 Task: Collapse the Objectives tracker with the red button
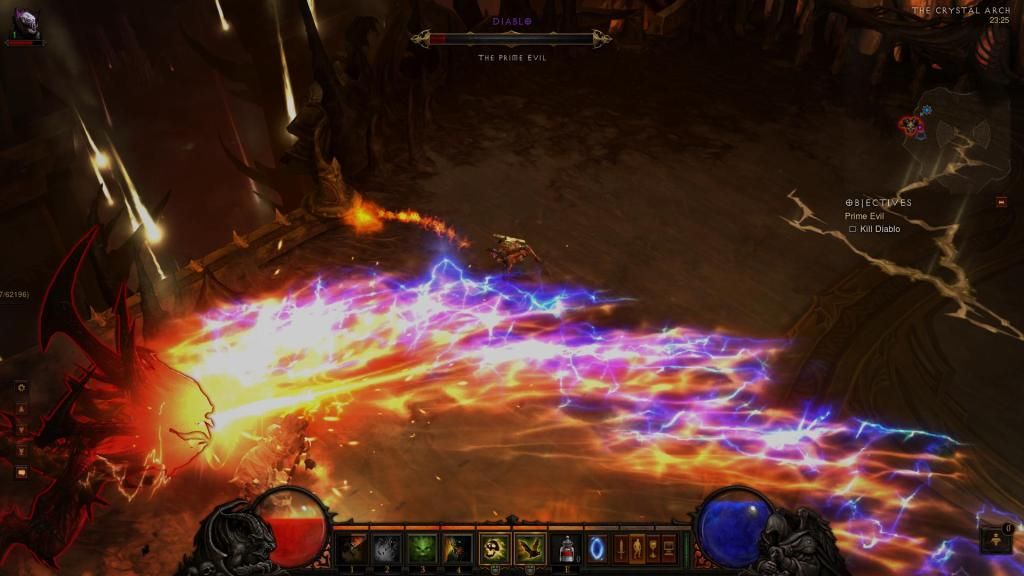pos(1002,202)
